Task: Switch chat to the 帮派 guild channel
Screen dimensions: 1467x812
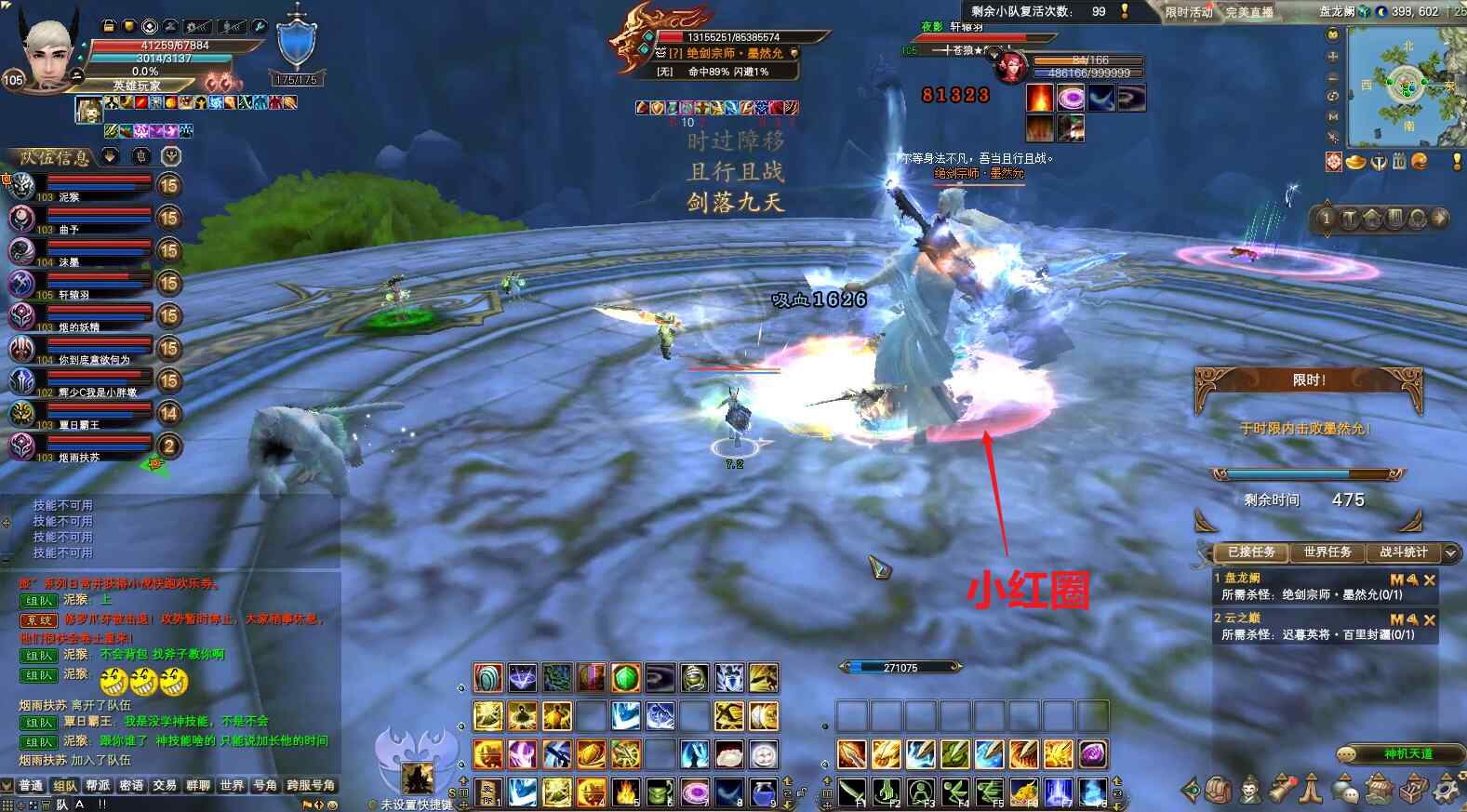Action: (x=98, y=786)
